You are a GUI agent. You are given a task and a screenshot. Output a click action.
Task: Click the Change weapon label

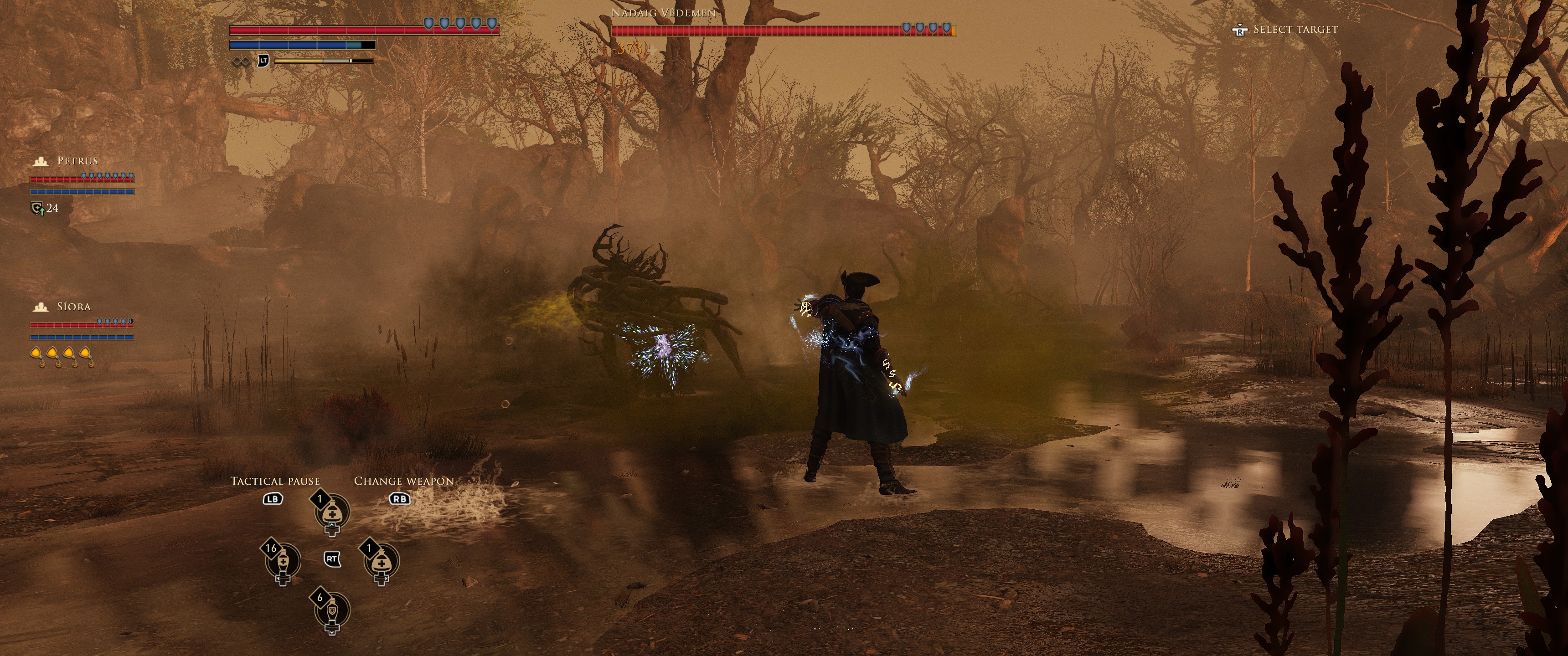coord(404,481)
